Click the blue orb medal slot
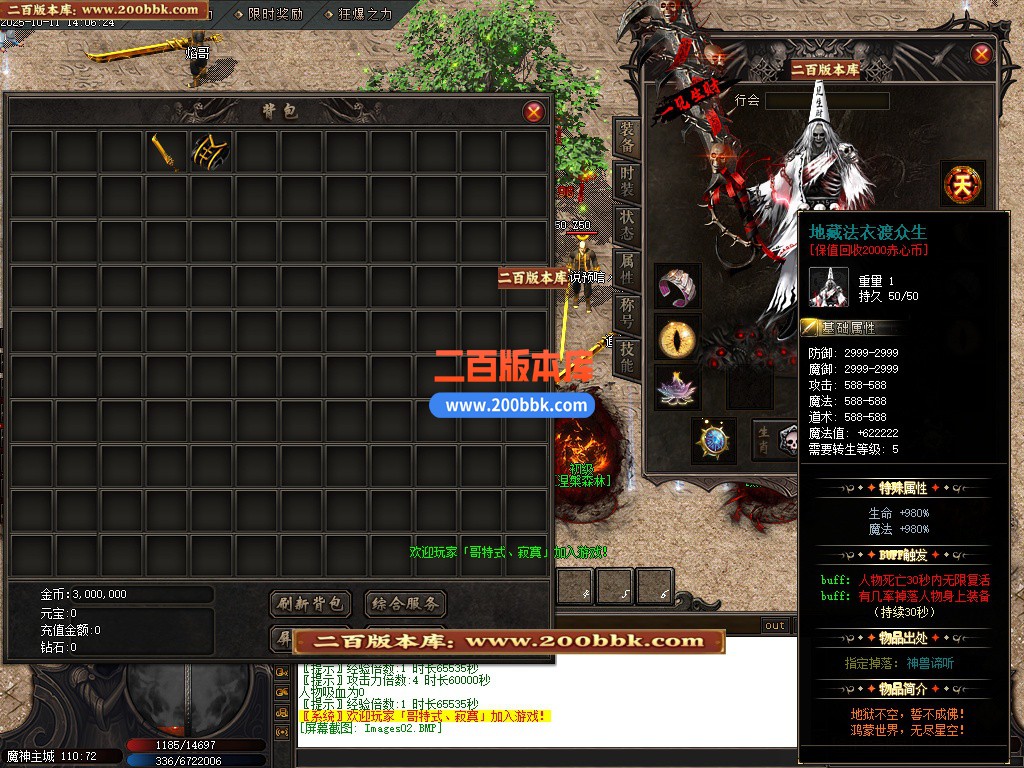This screenshot has height=768, width=1024. [714, 440]
